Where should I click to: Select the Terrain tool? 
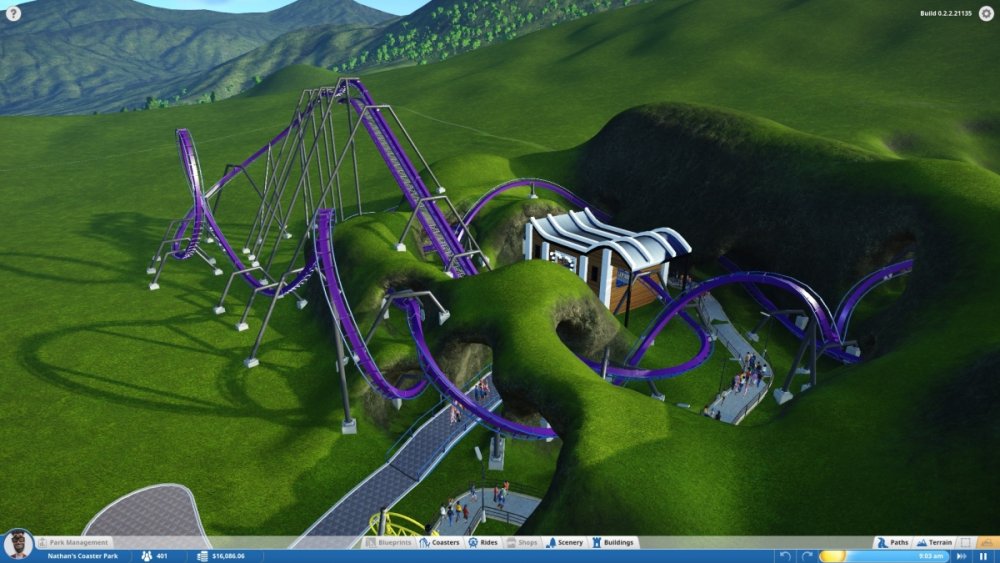point(934,543)
